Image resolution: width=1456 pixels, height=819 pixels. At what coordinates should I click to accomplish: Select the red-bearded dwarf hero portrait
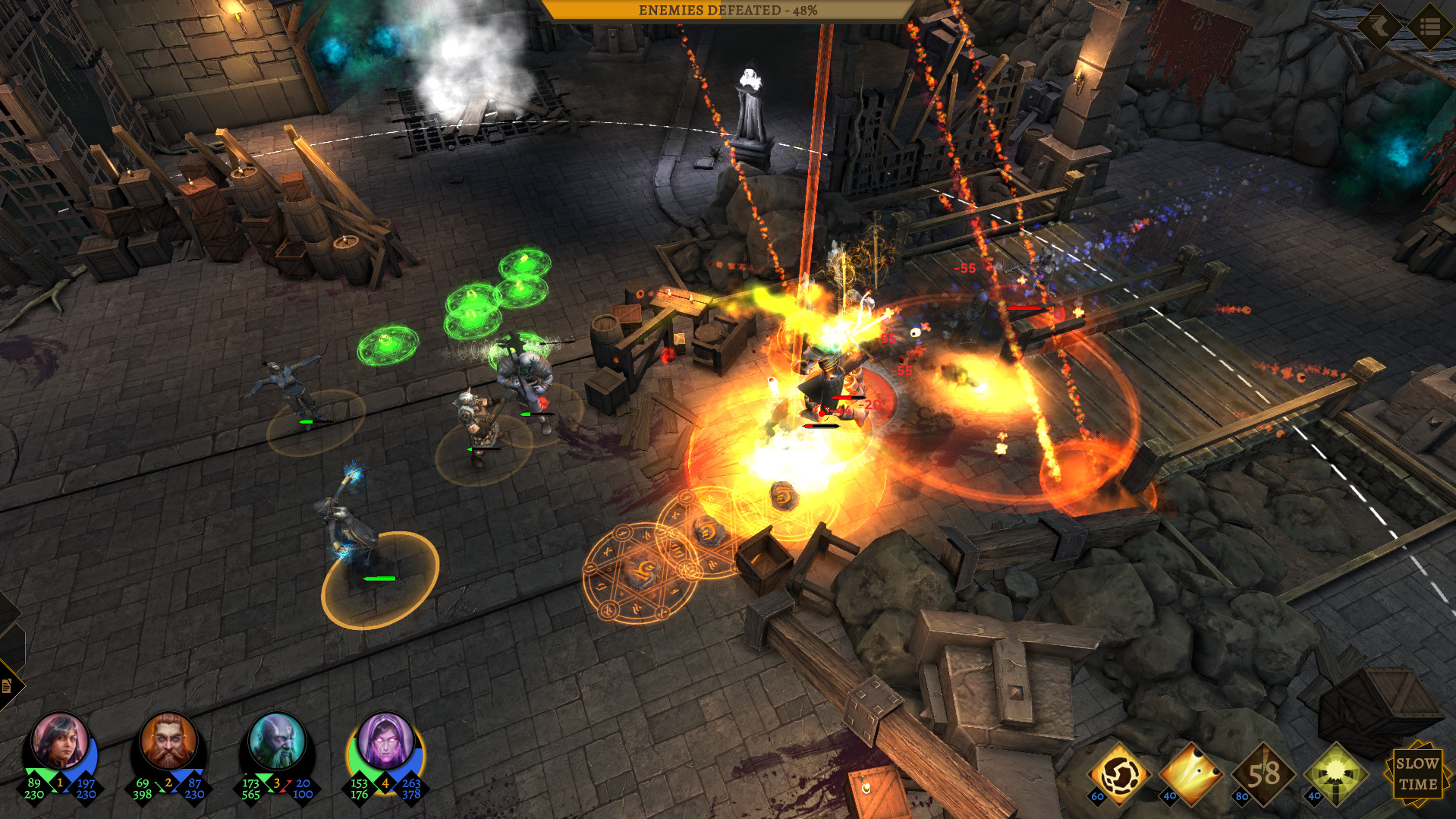click(168, 742)
